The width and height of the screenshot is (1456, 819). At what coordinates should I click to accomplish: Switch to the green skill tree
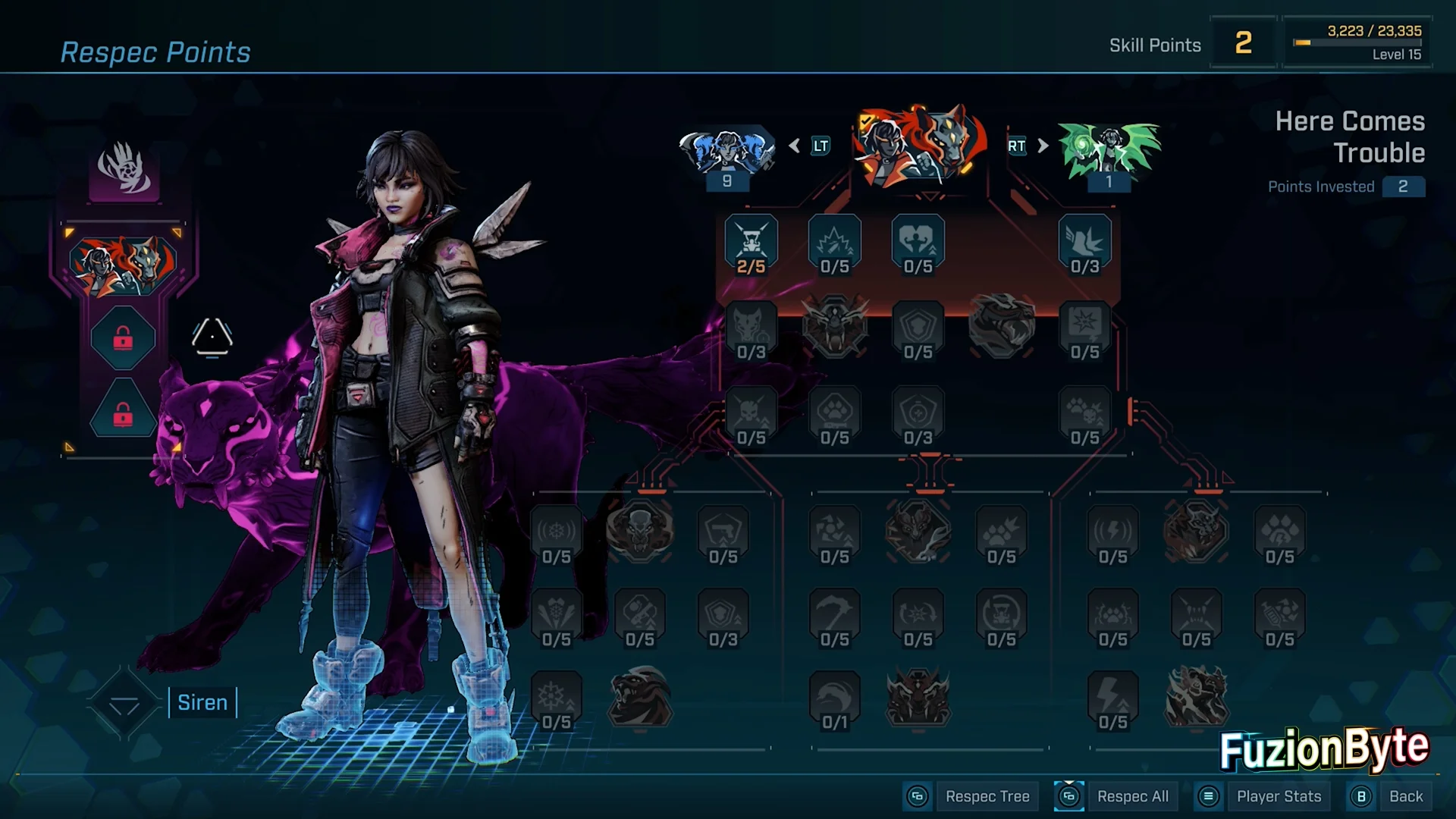1109,152
